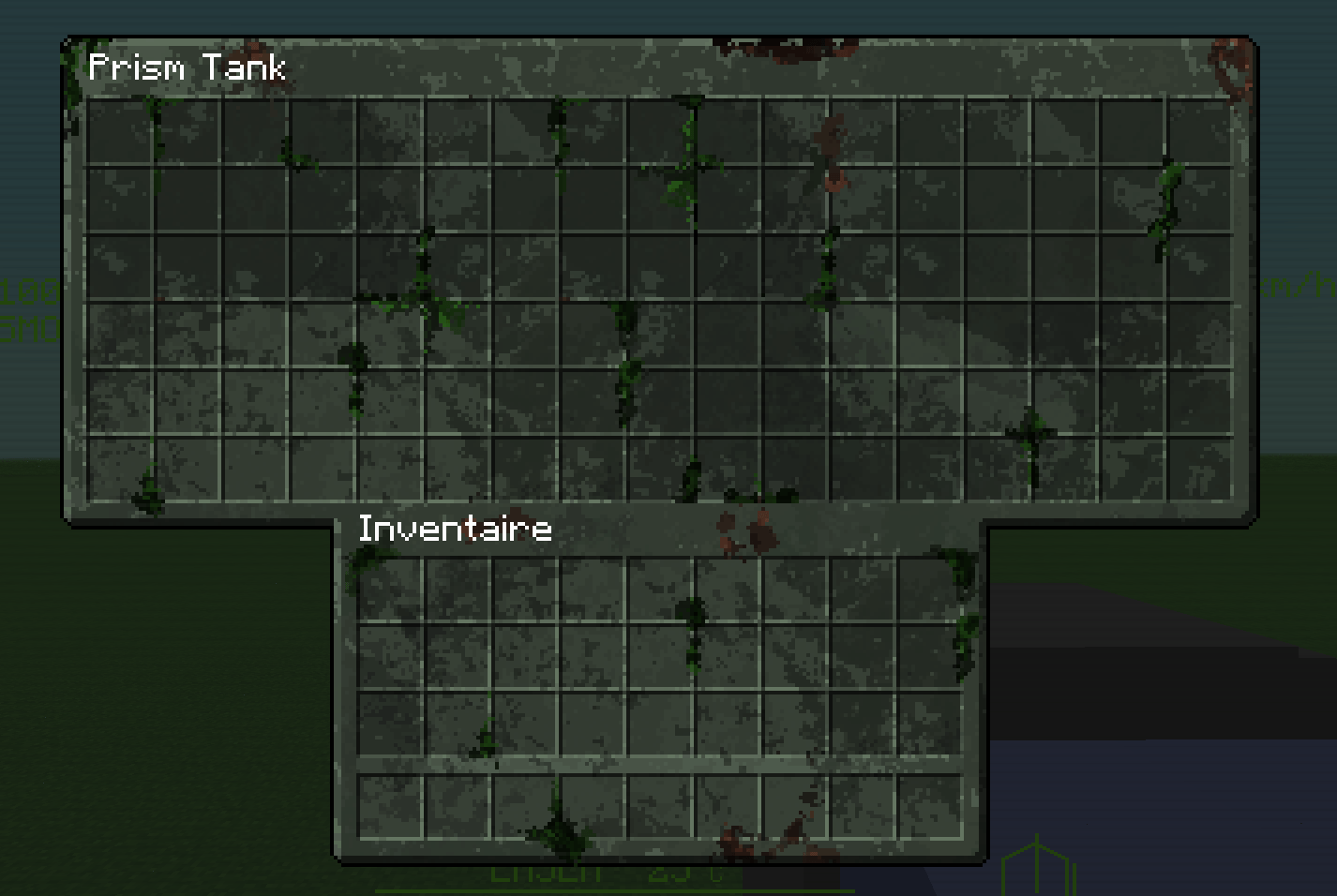Screen dimensions: 1337x896
Task: Click the Prism Tank title text
Action: click(186, 67)
